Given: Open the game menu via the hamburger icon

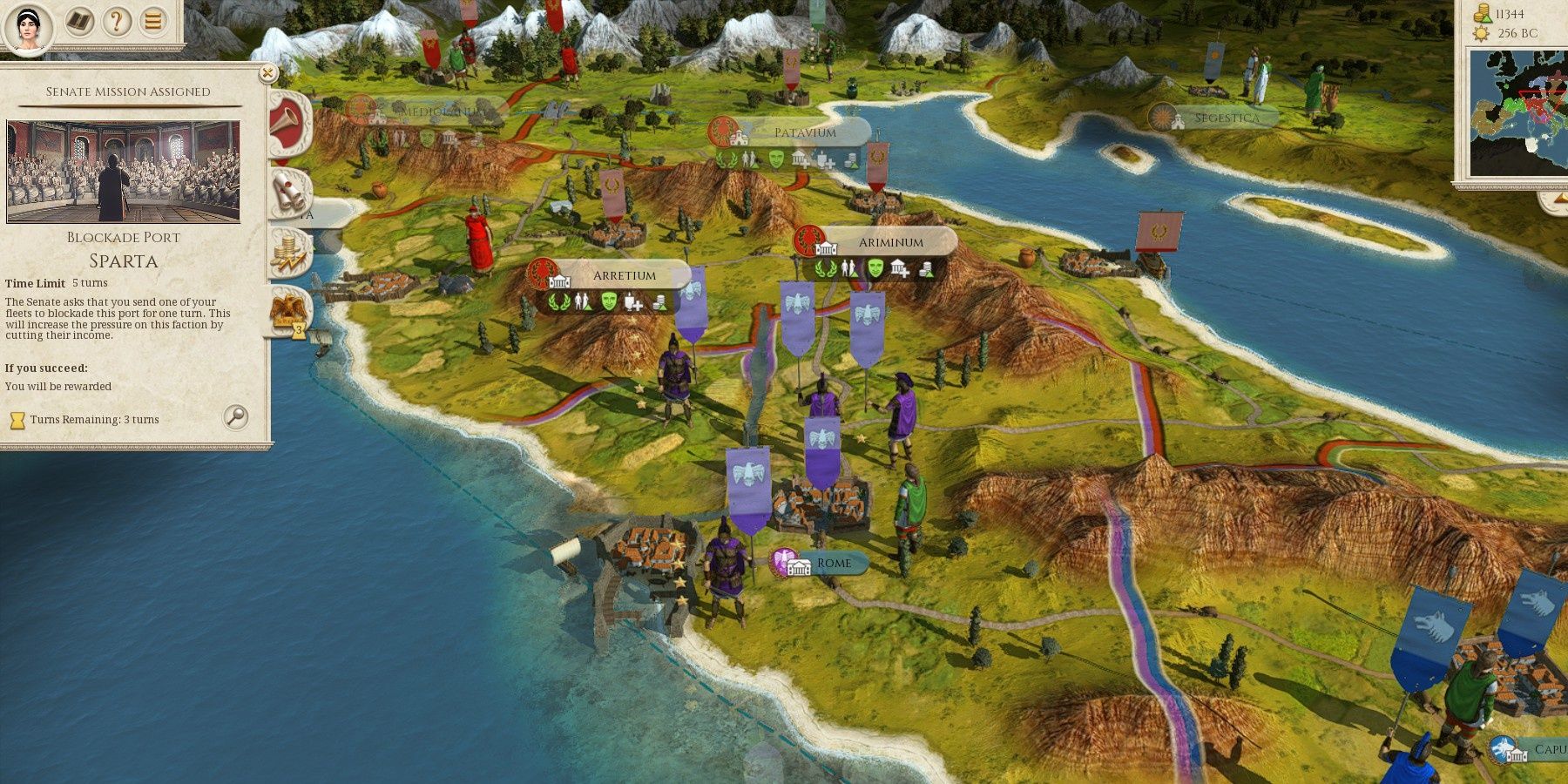Looking at the screenshot, I should [152, 22].
